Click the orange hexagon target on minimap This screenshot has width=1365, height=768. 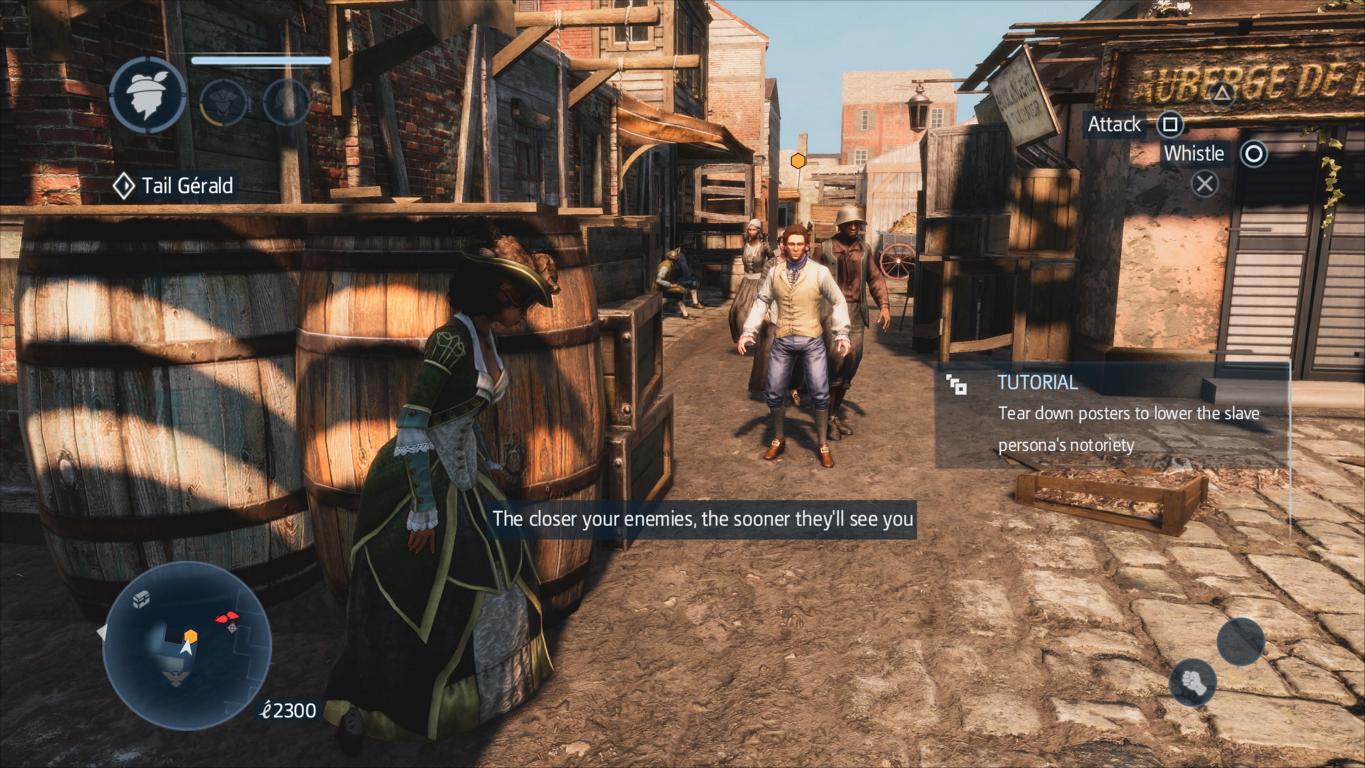(190, 635)
